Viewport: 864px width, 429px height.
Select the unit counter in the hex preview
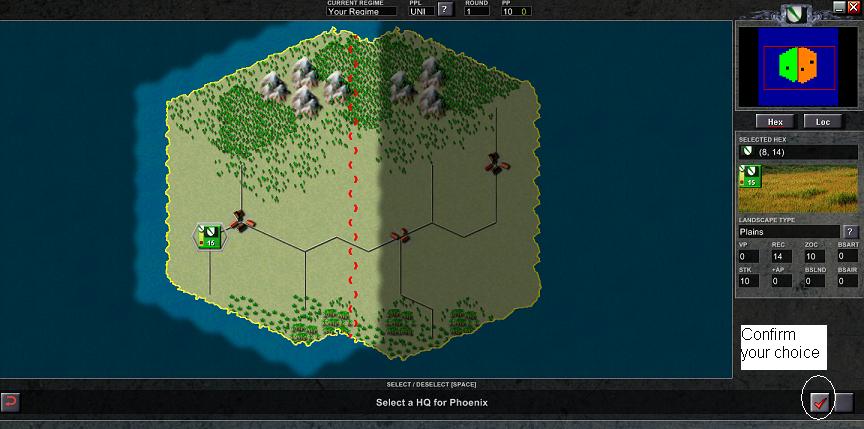tap(749, 177)
